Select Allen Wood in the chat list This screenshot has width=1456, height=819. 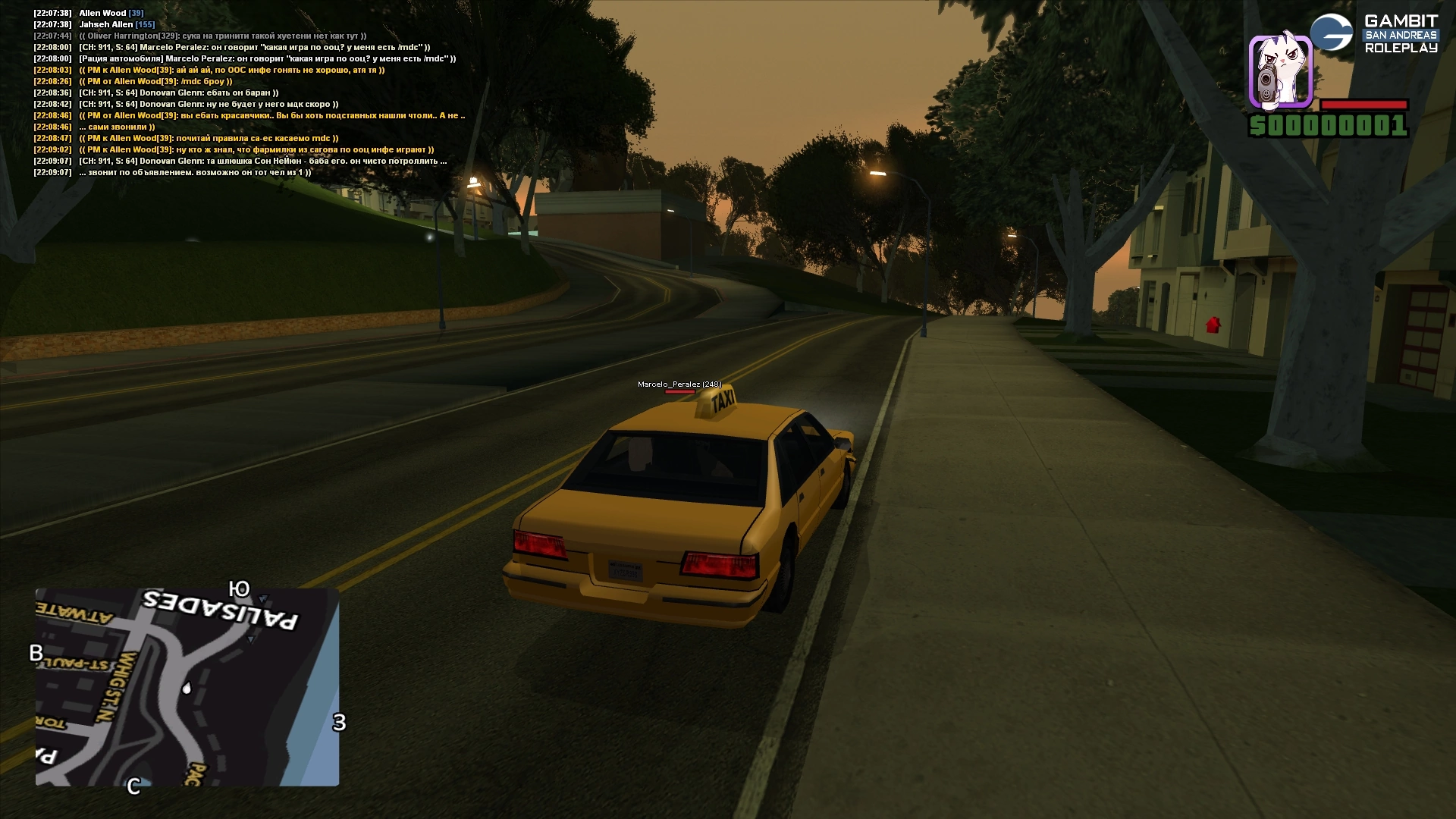point(102,13)
